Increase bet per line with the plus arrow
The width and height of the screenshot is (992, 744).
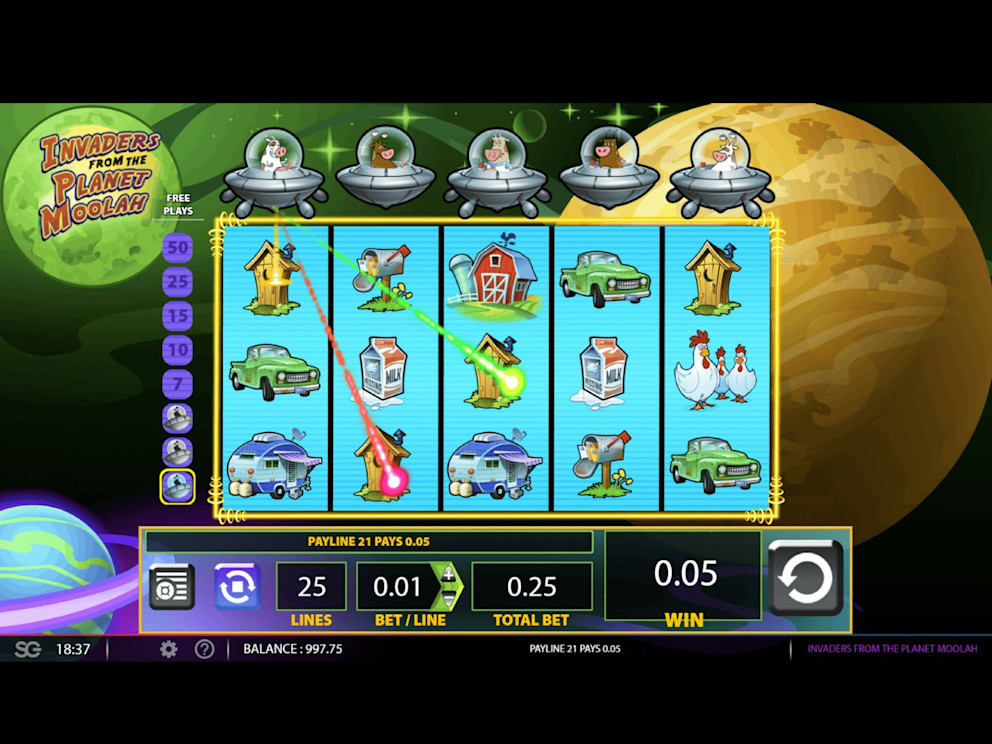point(448,575)
